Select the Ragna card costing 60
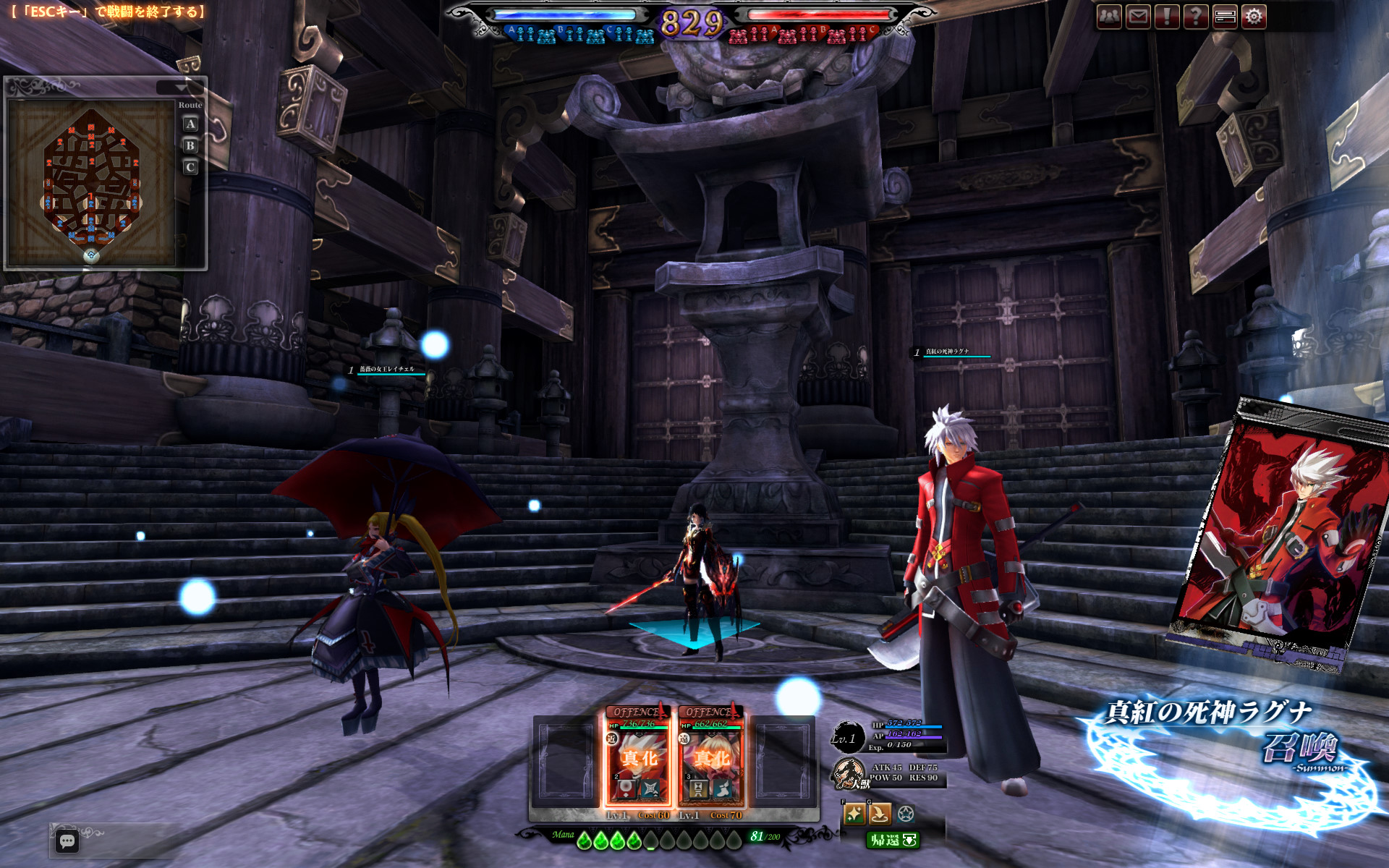 tap(638, 756)
